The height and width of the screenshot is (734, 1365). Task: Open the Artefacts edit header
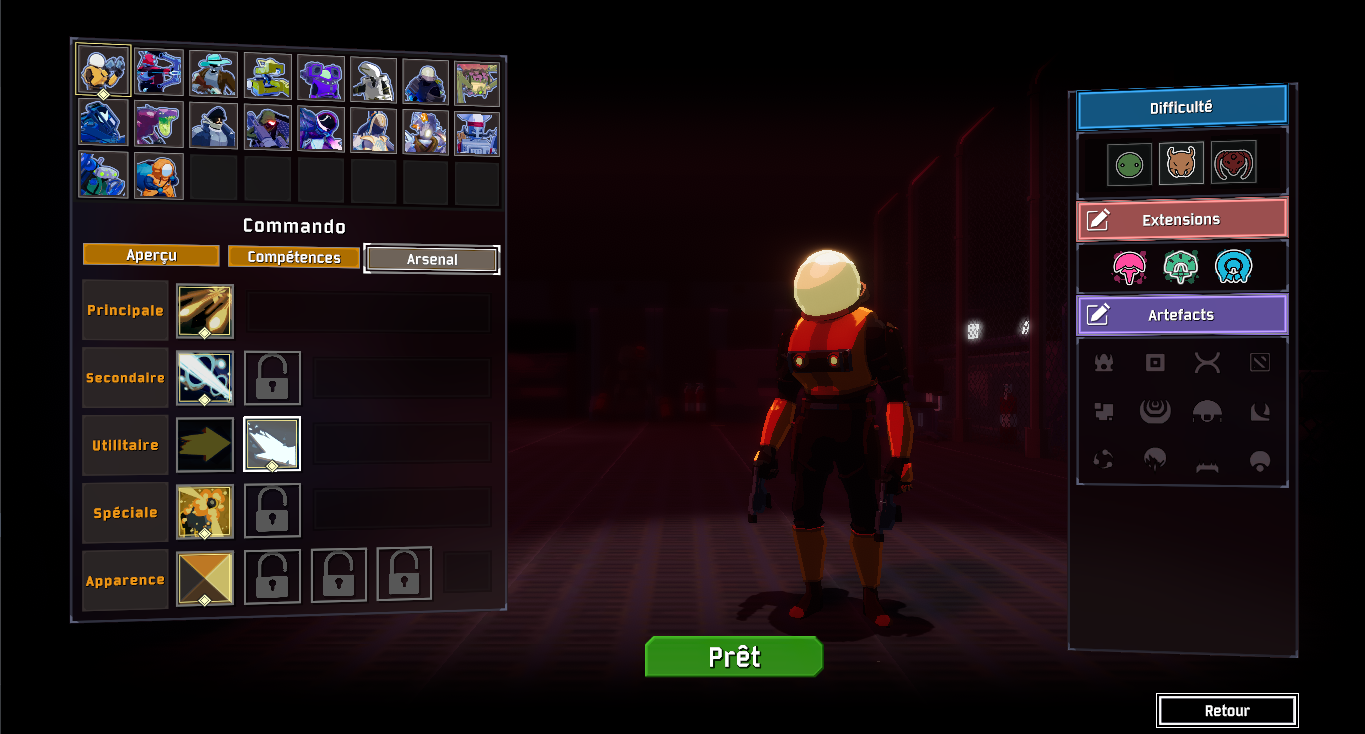coord(1181,315)
